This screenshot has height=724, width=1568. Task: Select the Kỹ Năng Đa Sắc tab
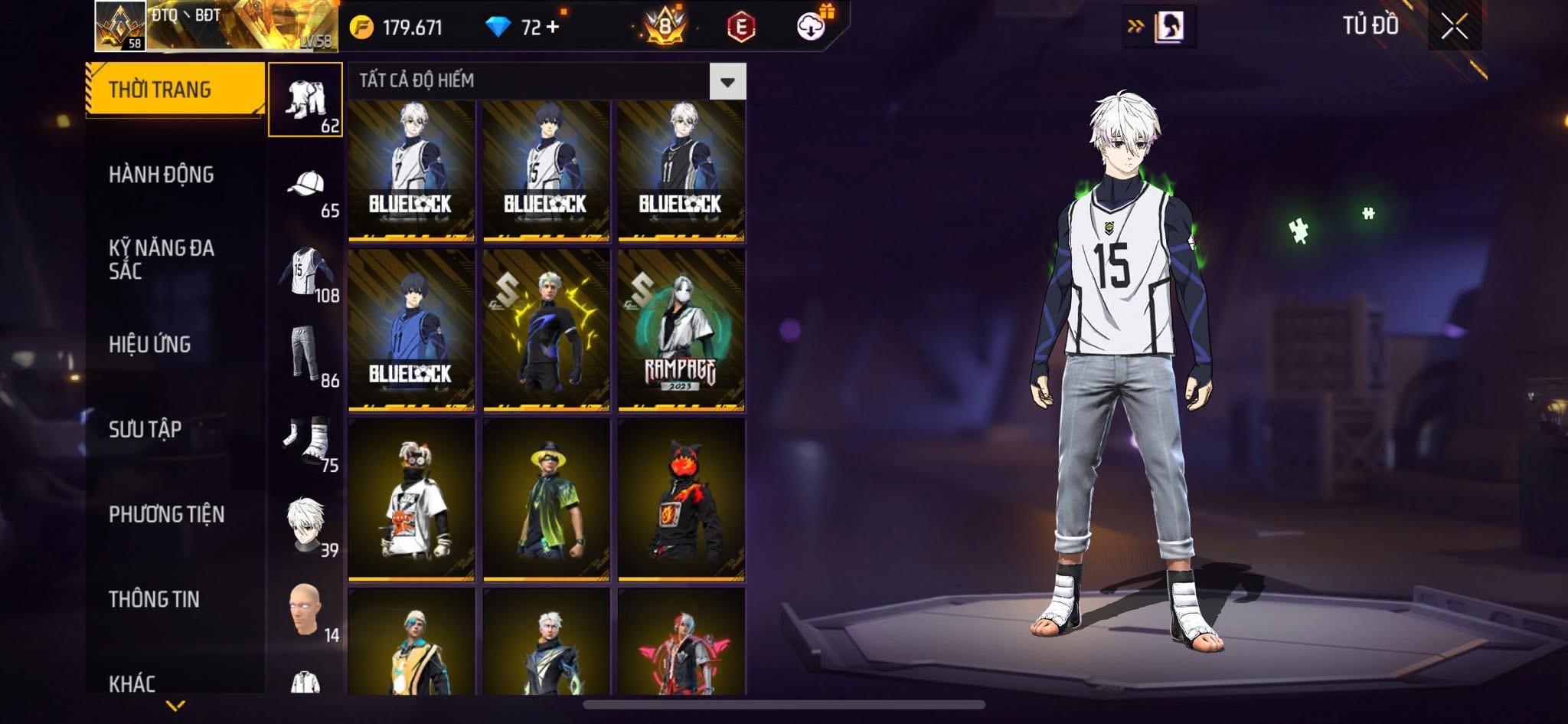point(162,259)
